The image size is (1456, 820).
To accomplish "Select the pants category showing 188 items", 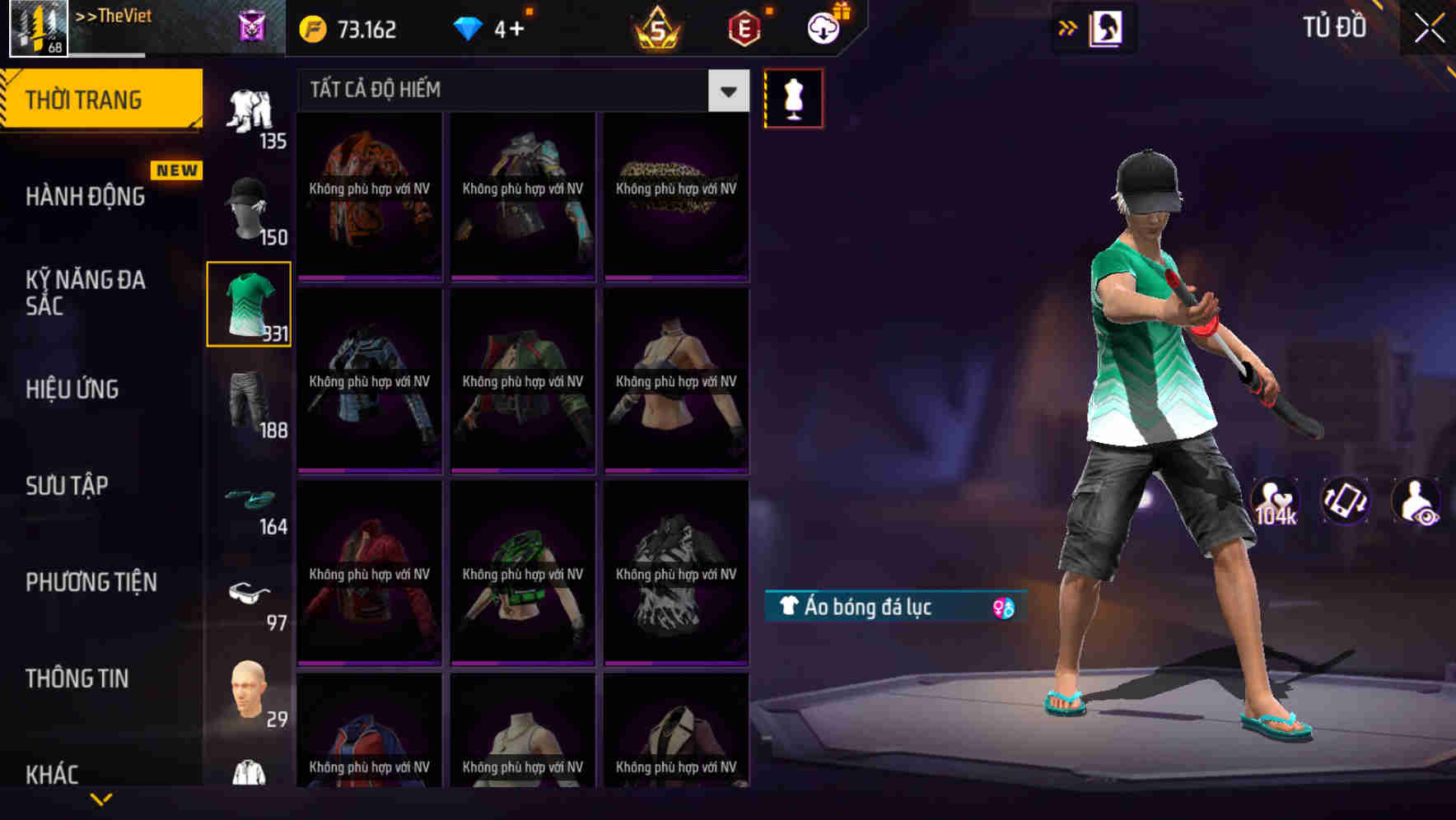I will pyautogui.click(x=249, y=403).
